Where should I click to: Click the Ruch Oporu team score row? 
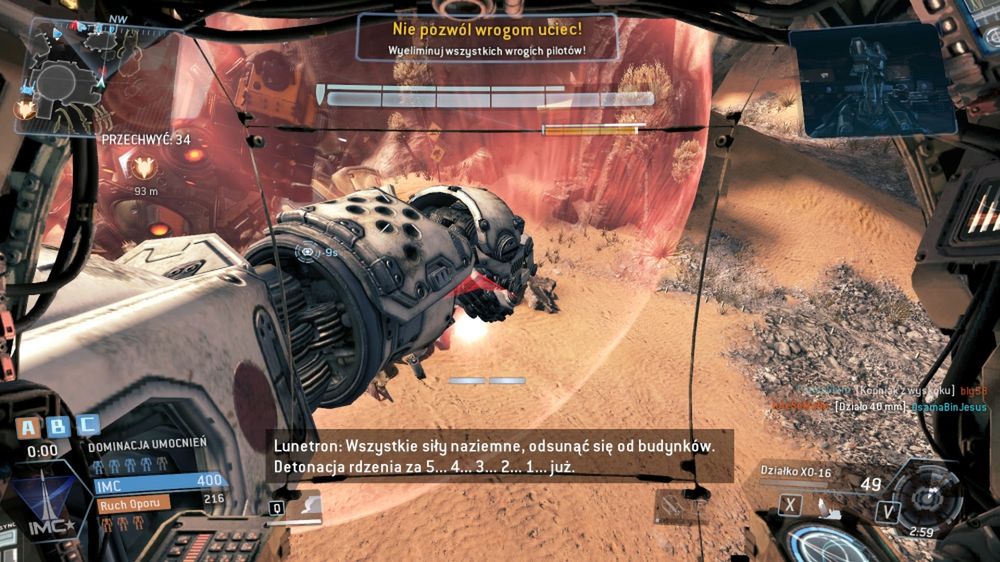pyautogui.click(x=134, y=504)
